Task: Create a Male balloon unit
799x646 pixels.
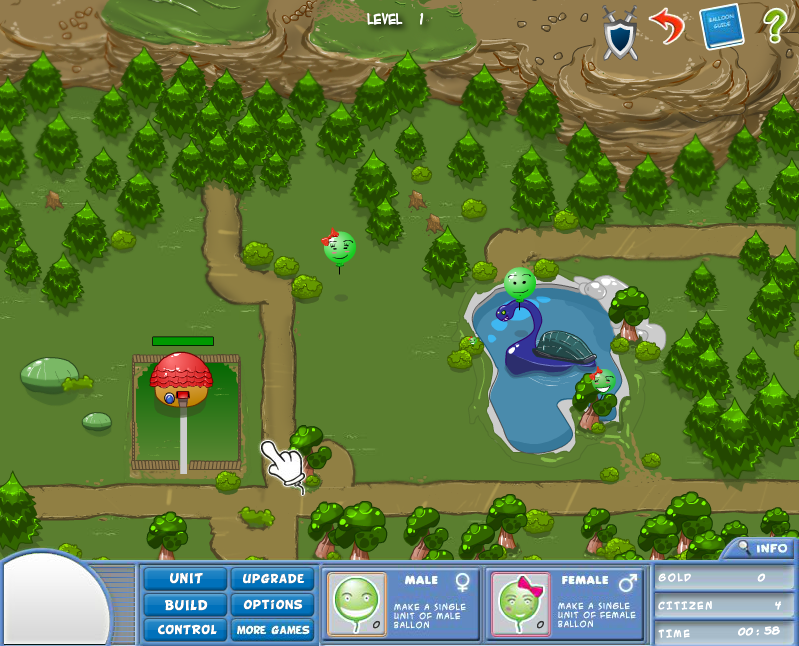Action: click(x=357, y=604)
